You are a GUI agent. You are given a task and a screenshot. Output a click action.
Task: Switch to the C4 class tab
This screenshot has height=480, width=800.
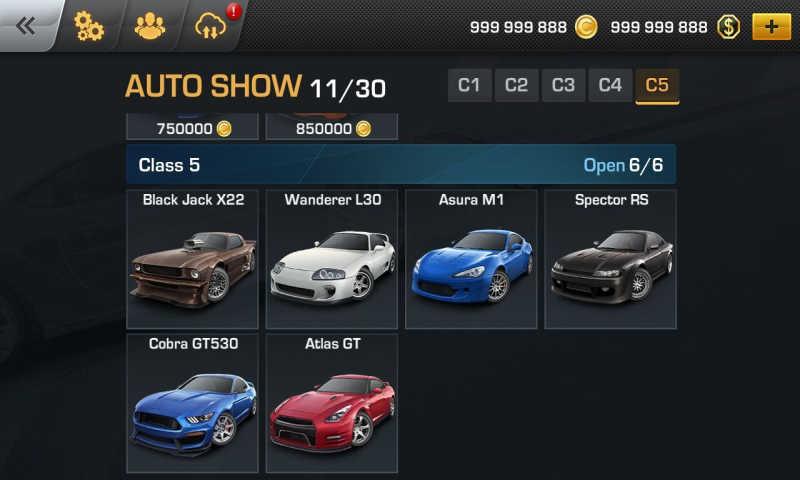[x=610, y=86]
